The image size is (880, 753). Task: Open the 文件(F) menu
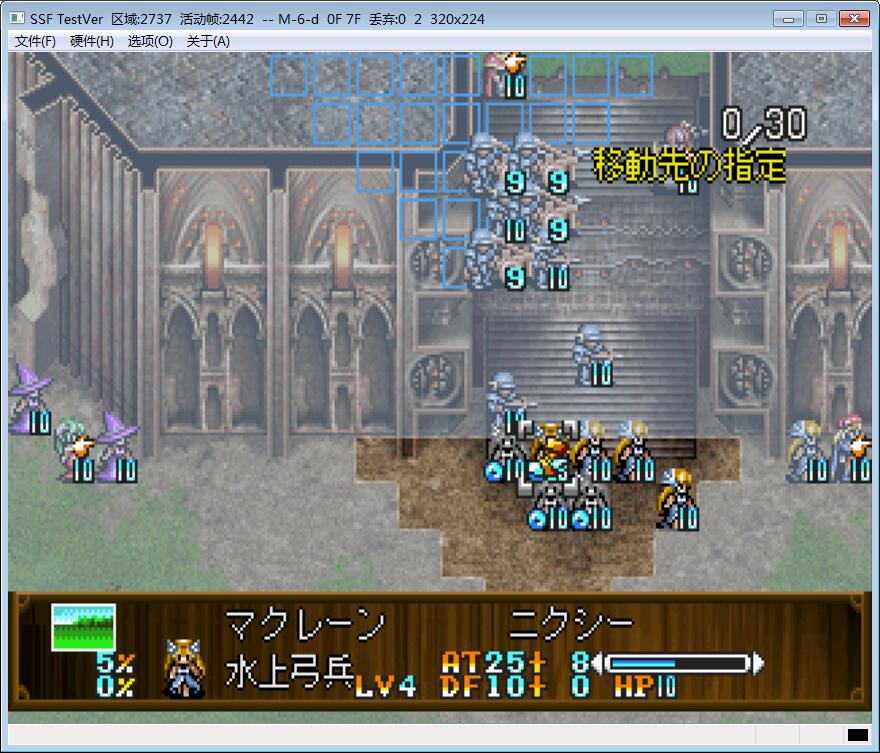coord(35,41)
